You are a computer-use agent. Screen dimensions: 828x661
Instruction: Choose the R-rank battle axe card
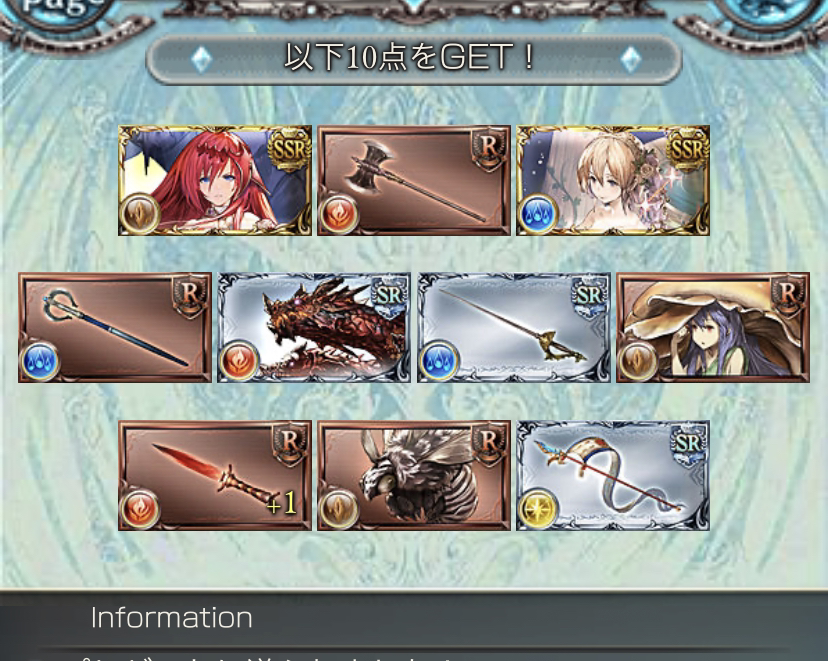413,181
